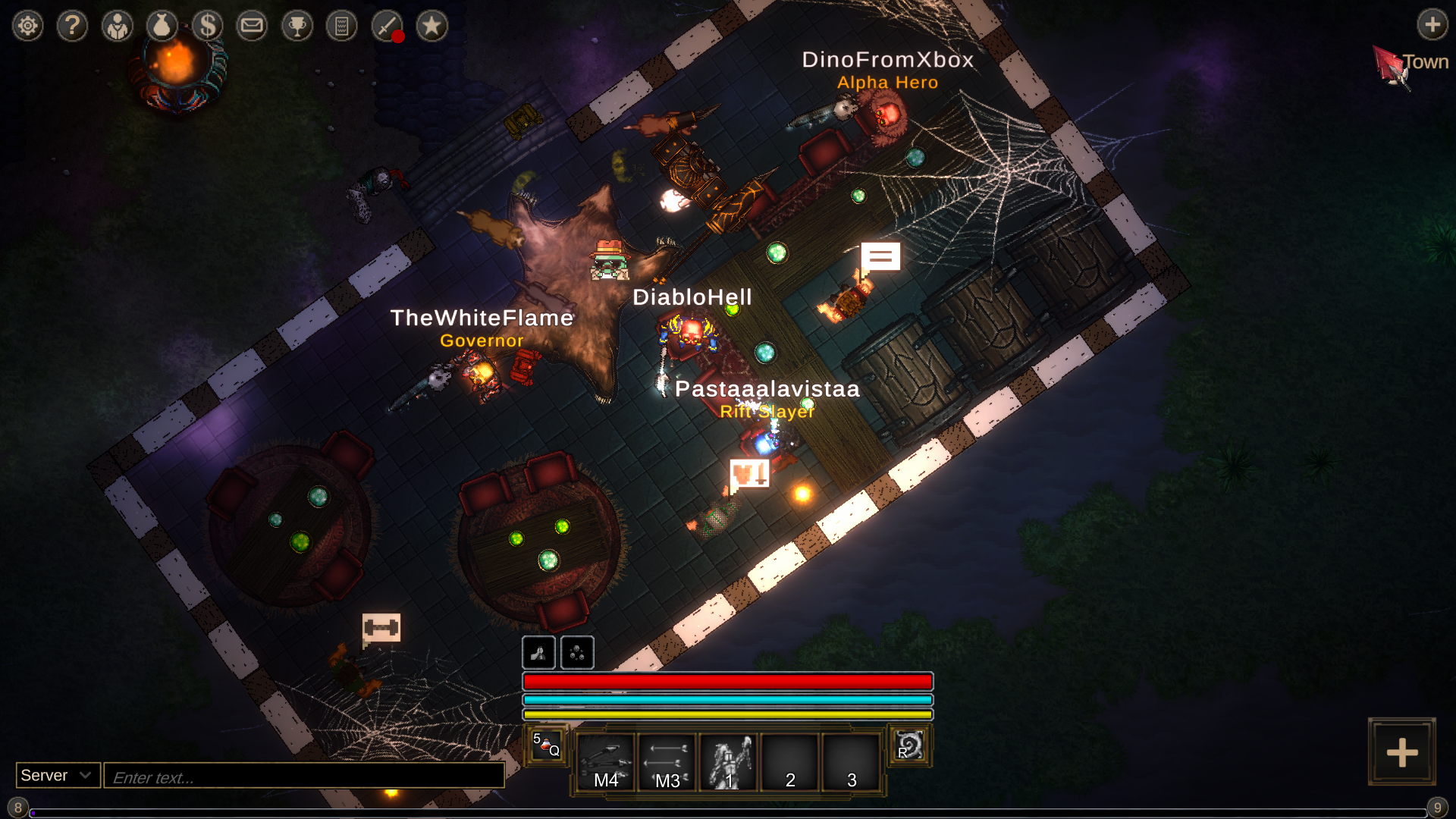Use the red health potion slot

click(x=547, y=745)
